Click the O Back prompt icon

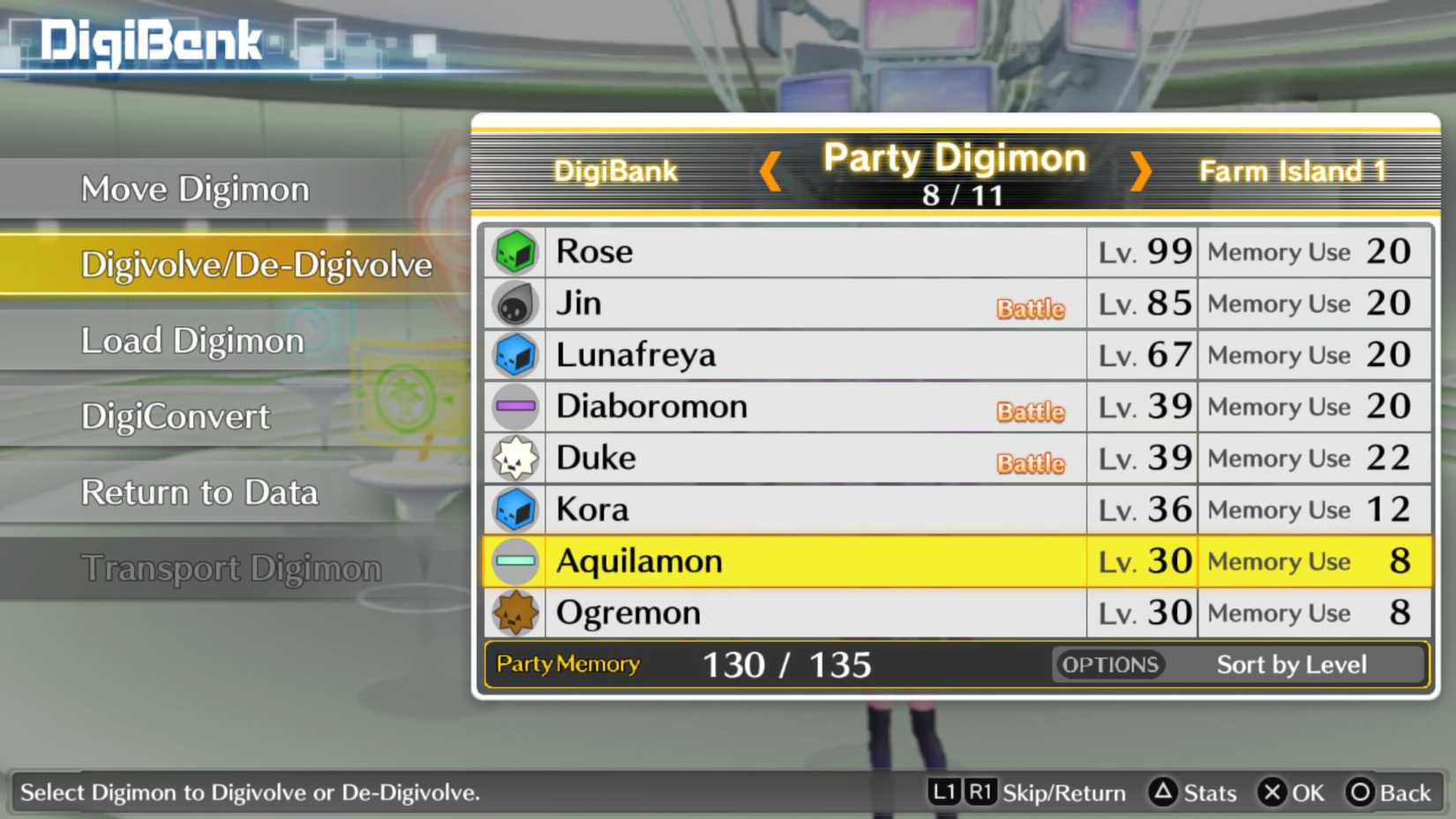(x=1359, y=793)
